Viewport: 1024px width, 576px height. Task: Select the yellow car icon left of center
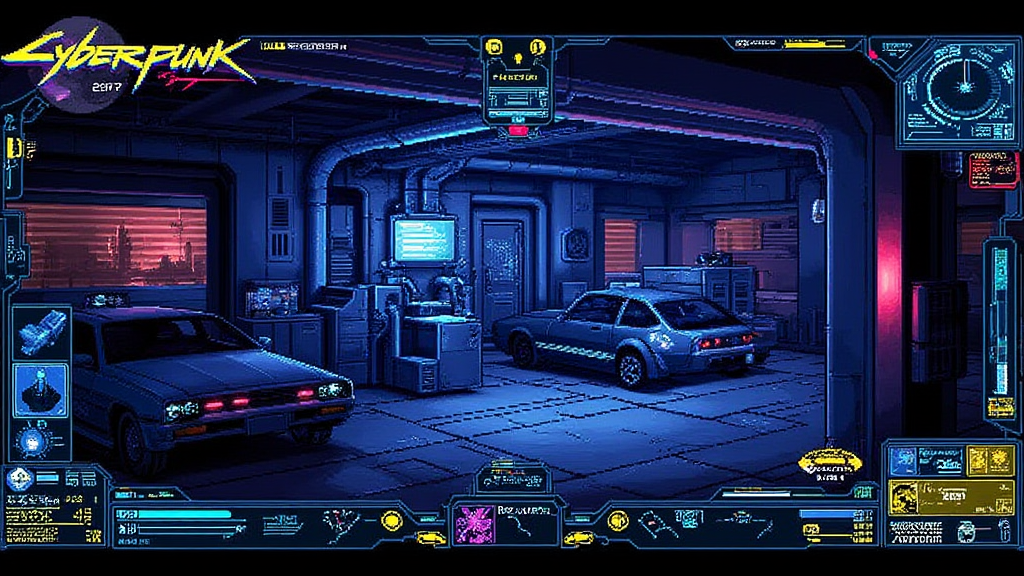pos(431,538)
